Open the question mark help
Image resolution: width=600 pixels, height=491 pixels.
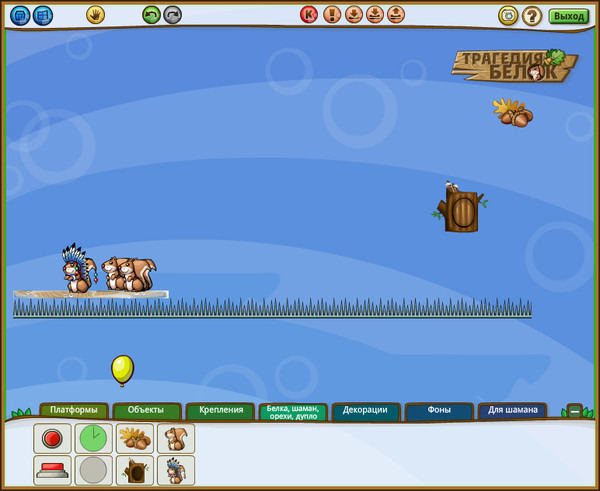(532, 16)
